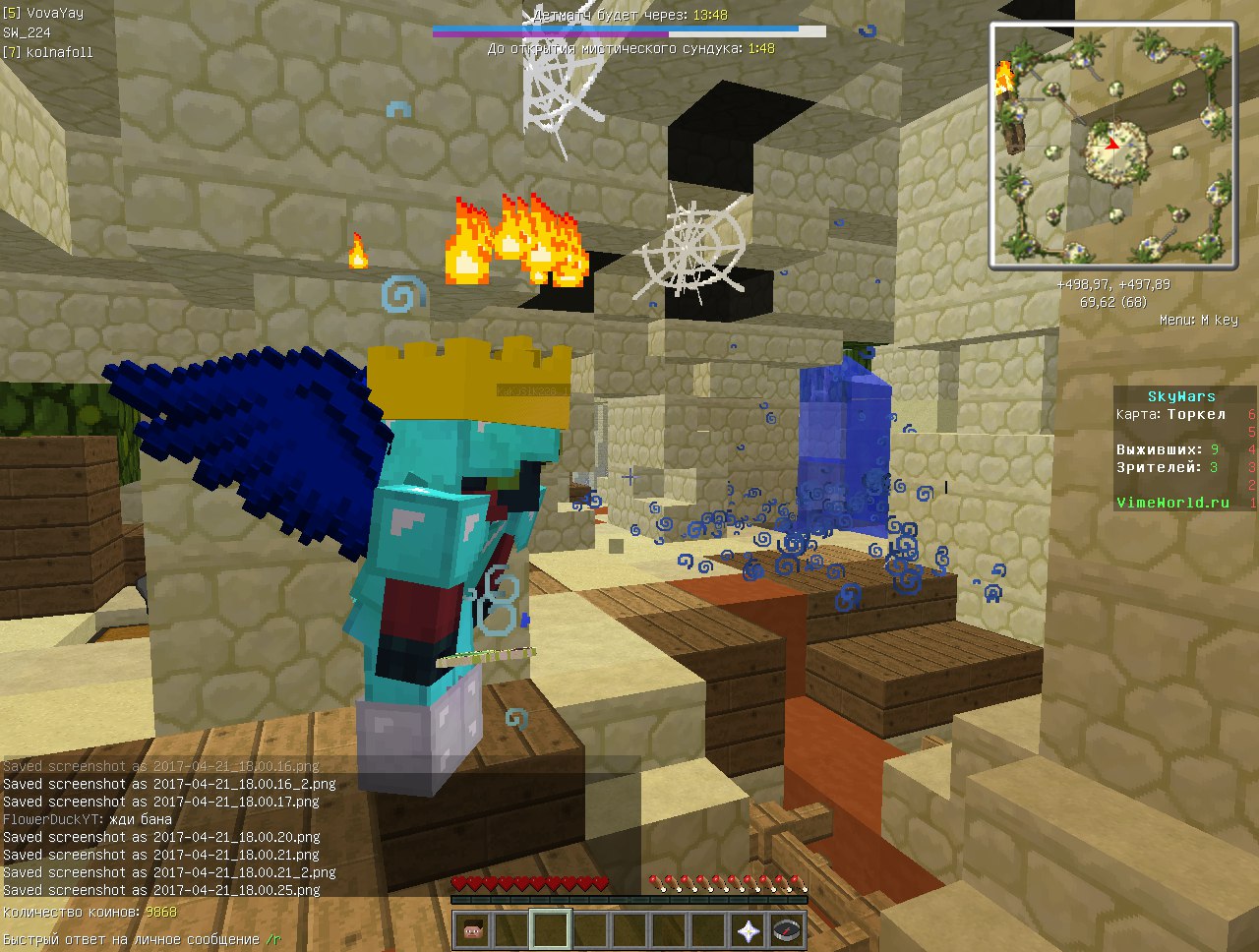Select the player head hotbar slot
Screen dimensions: 1259x952
(474, 929)
